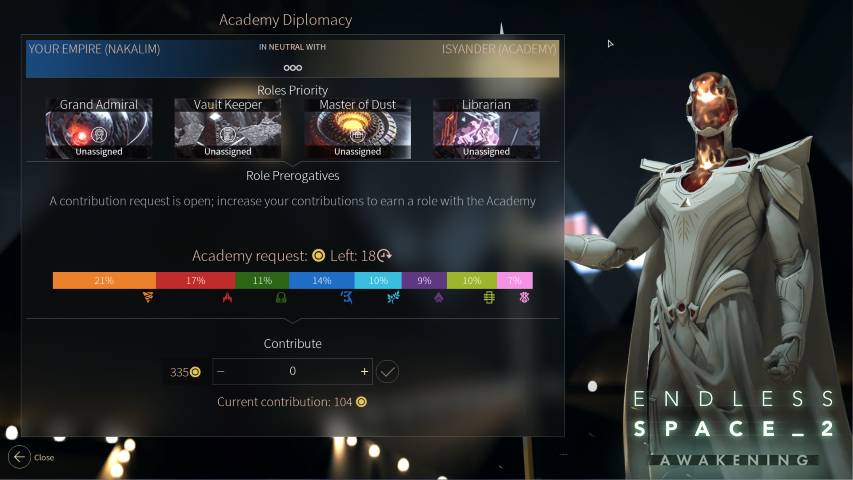Increase contribution with the plus button

tap(364, 371)
